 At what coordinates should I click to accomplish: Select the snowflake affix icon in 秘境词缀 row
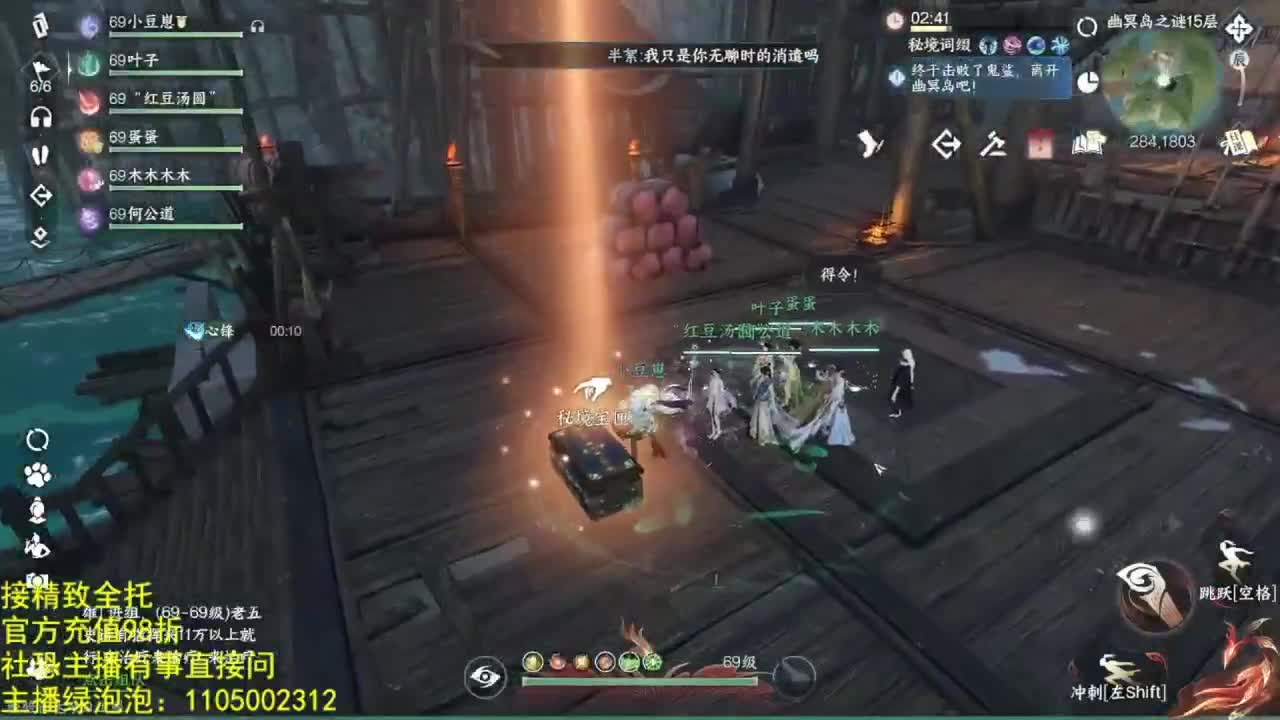pos(1061,46)
